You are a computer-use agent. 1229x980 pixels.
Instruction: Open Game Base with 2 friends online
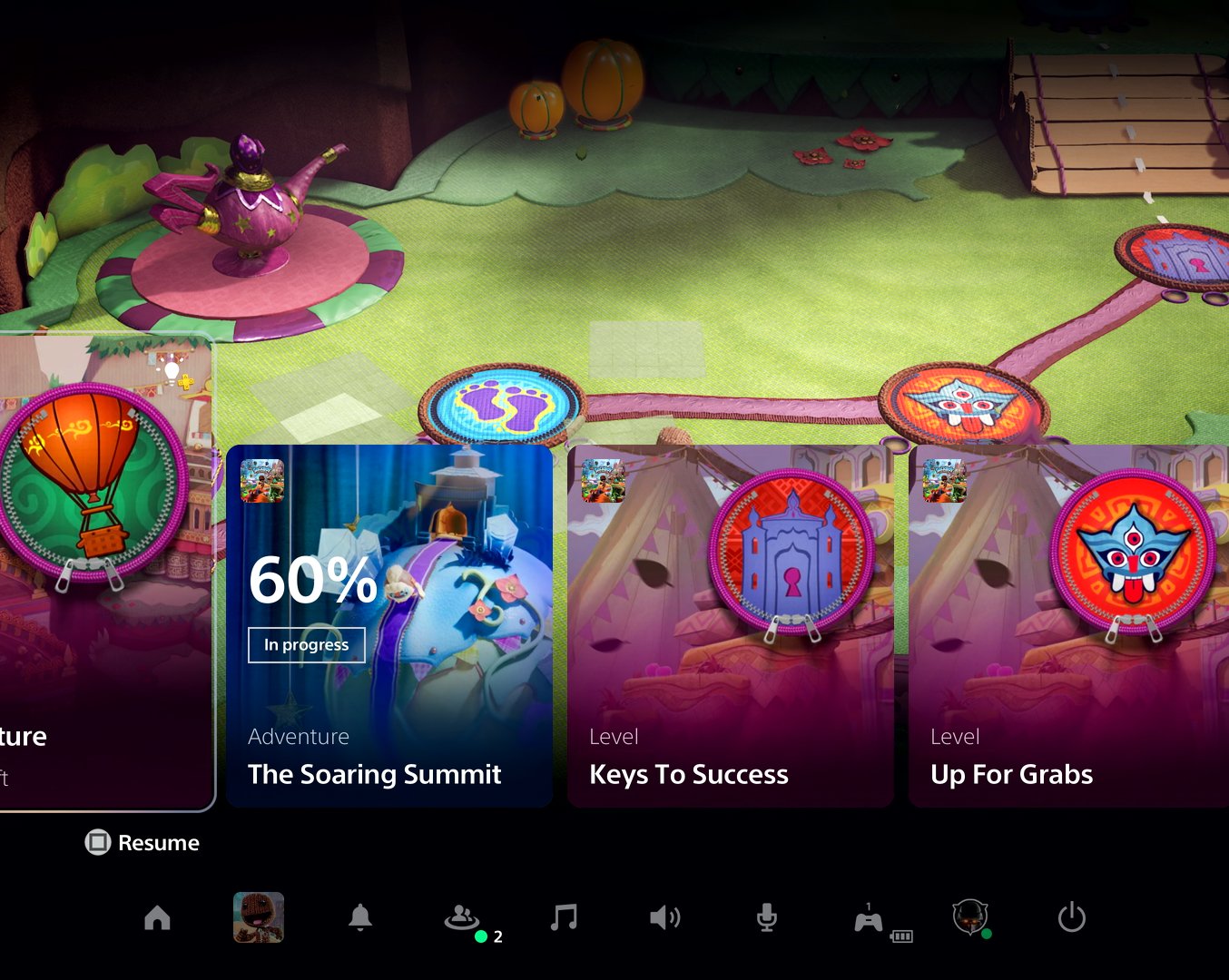coord(463,918)
